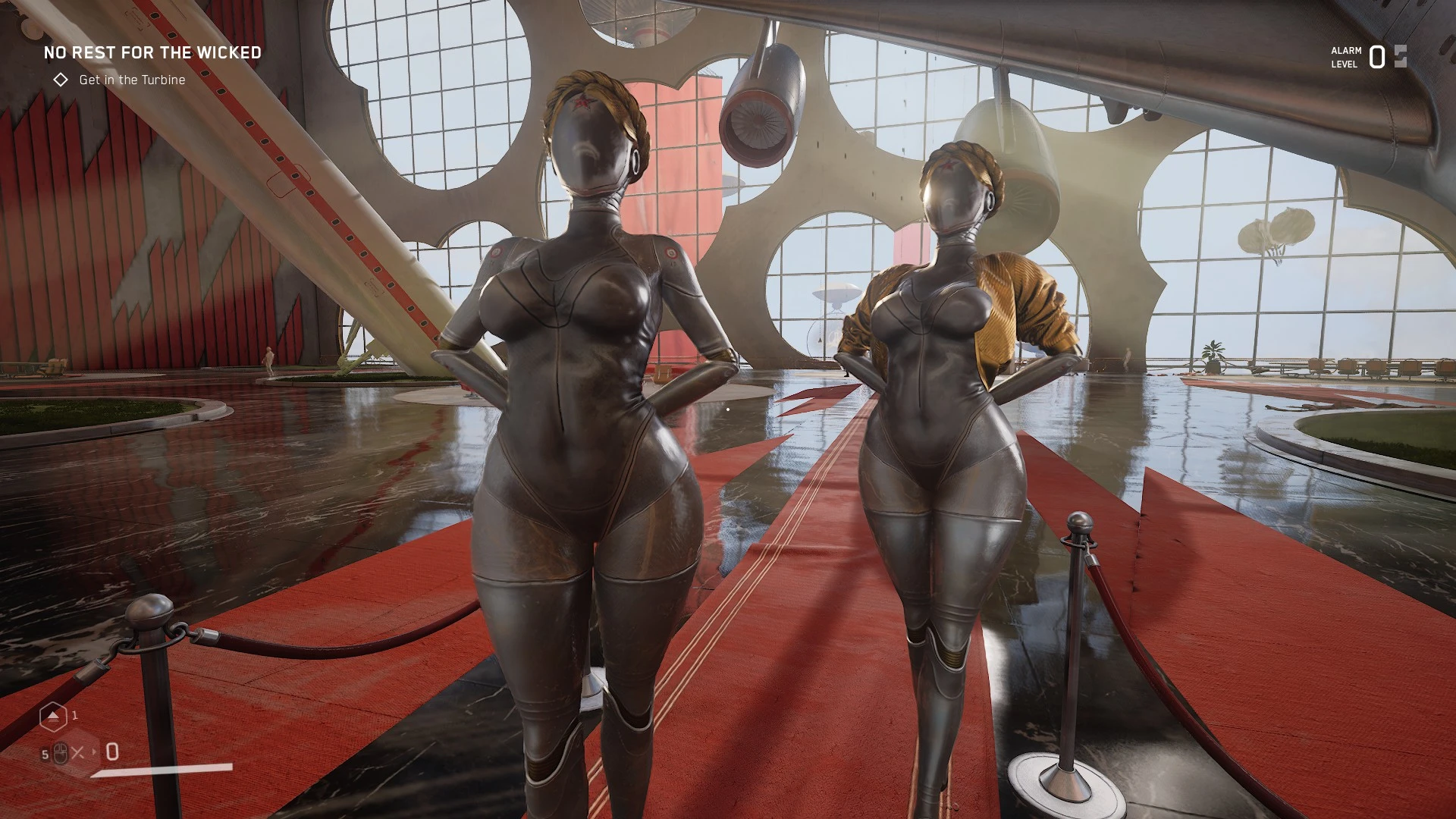Click the 5 ammo reserve badge
Screen dimensions: 1456x819
44,752
